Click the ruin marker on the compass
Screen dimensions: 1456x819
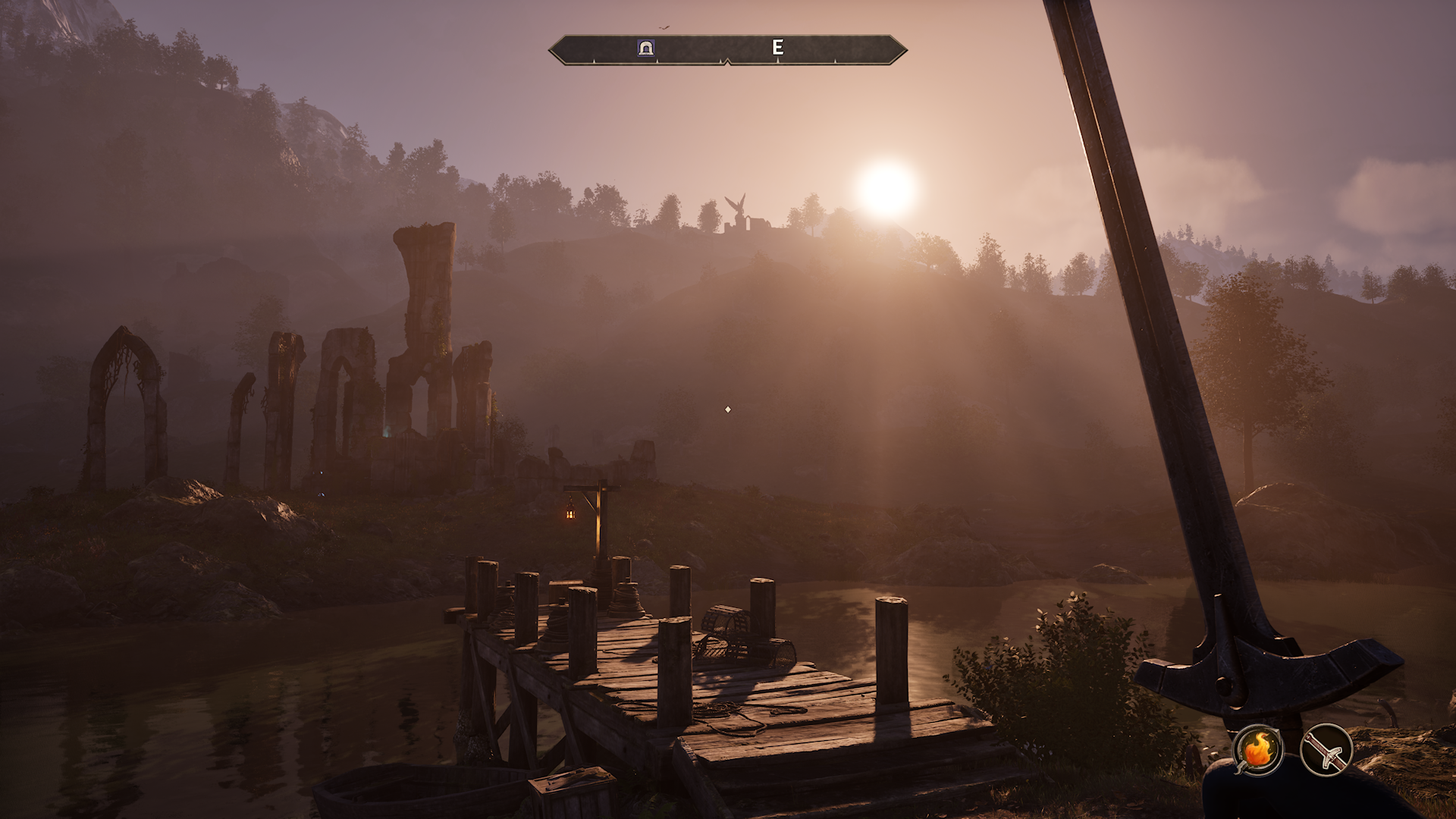tap(646, 49)
